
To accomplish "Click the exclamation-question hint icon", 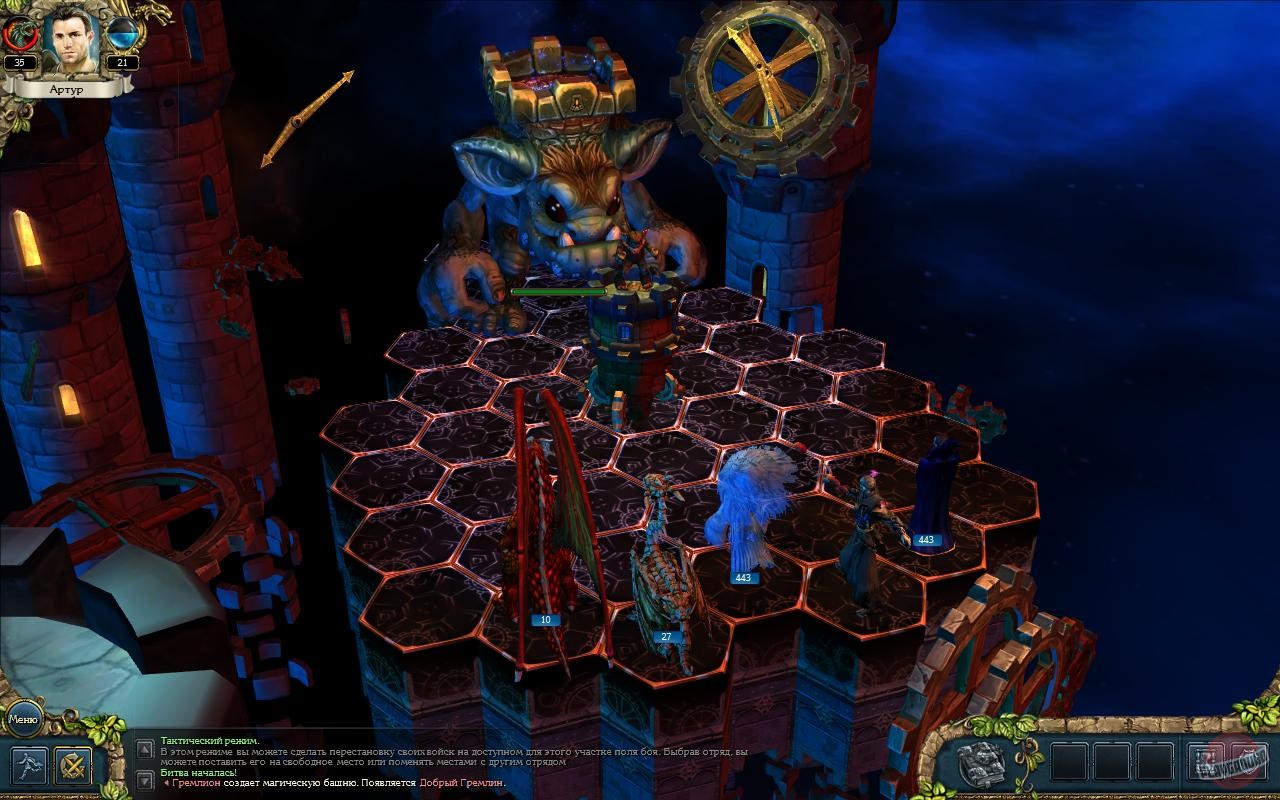I will (1205, 761).
